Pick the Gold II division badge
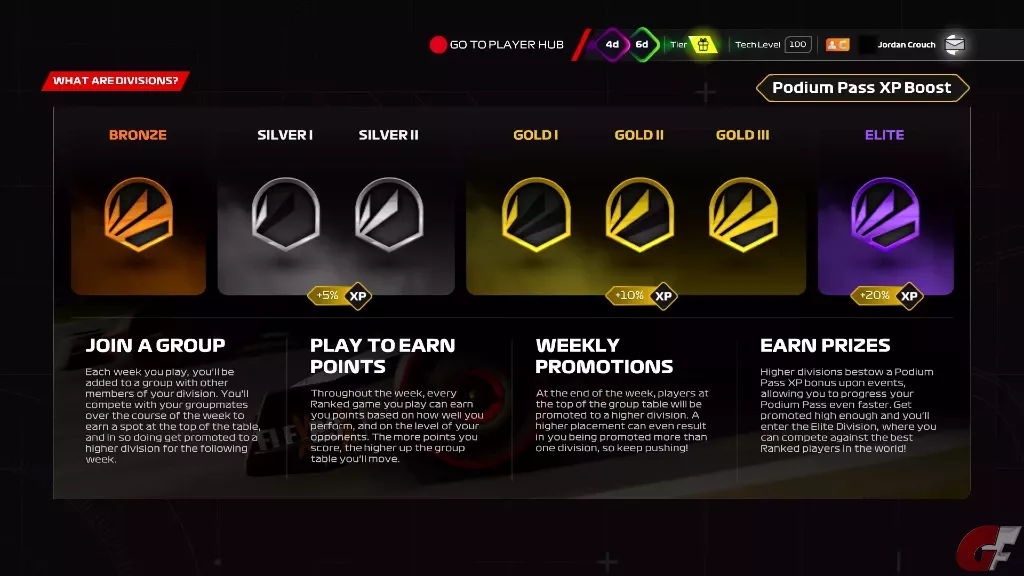 tap(639, 214)
